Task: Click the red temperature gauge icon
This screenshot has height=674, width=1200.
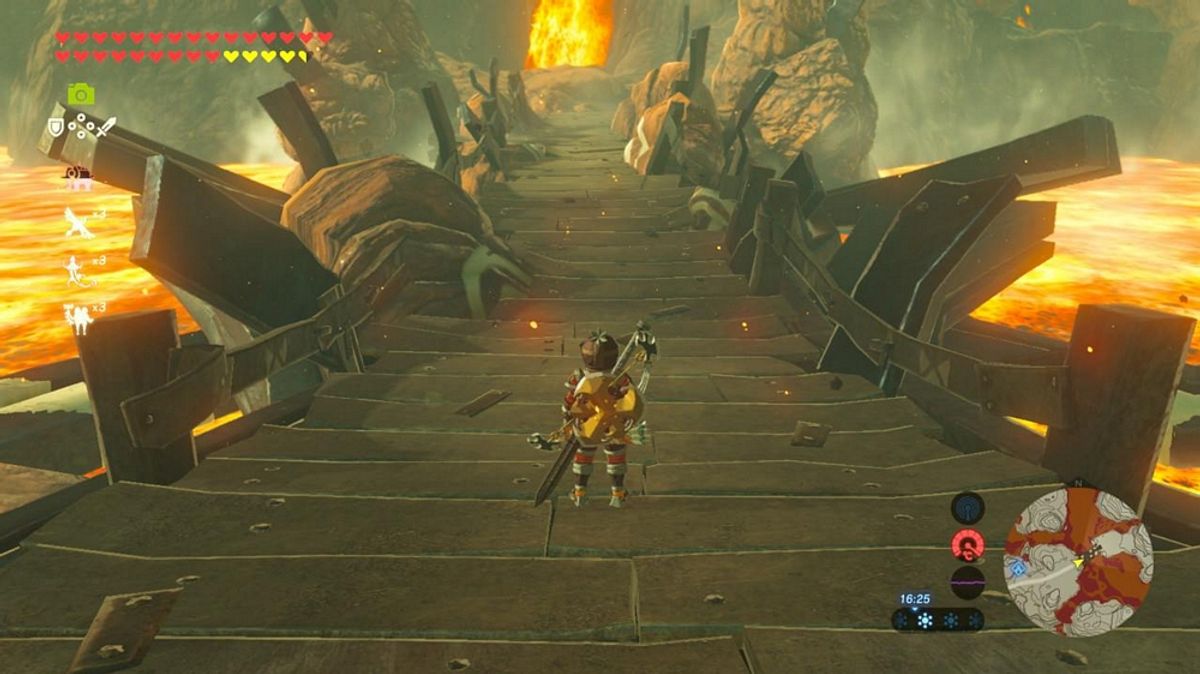Action: click(x=967, y=545)
